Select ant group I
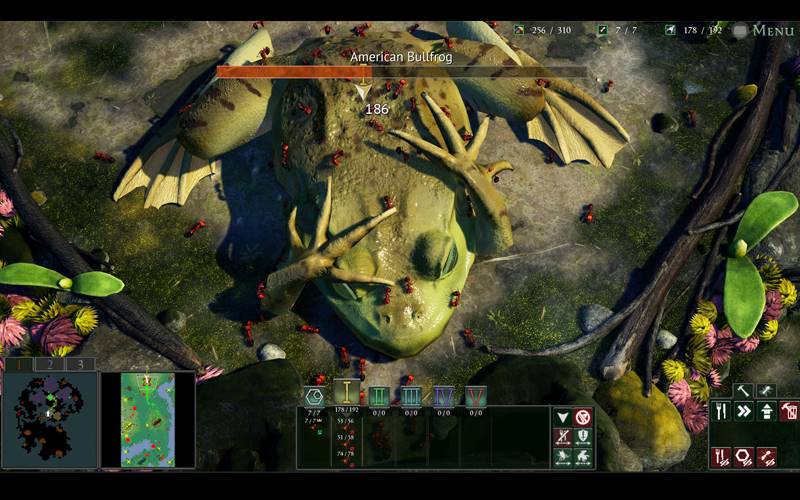 click(x=346, y=394)
